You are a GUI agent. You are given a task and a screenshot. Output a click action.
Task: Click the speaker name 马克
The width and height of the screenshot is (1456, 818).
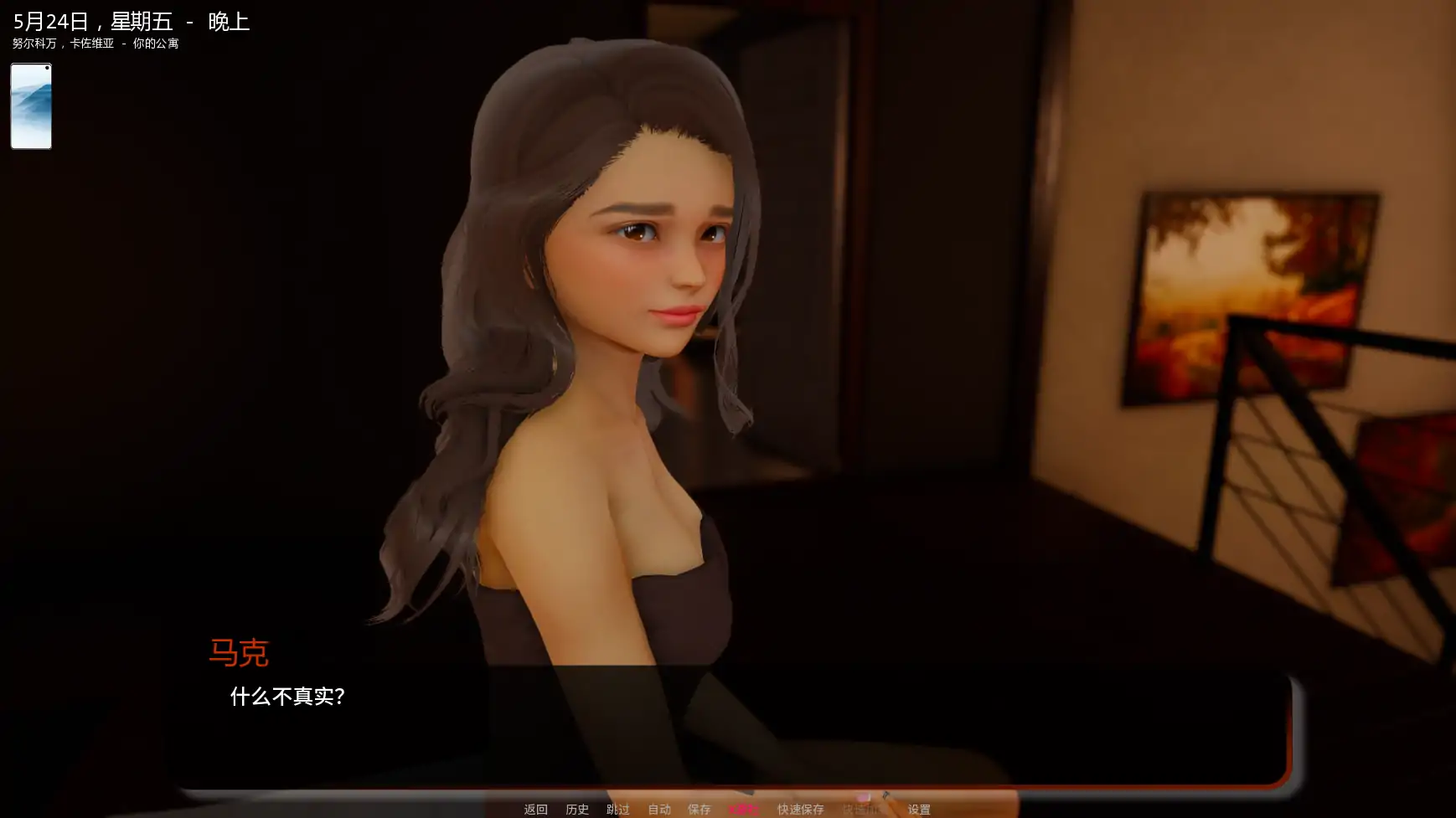pos(240,653)
